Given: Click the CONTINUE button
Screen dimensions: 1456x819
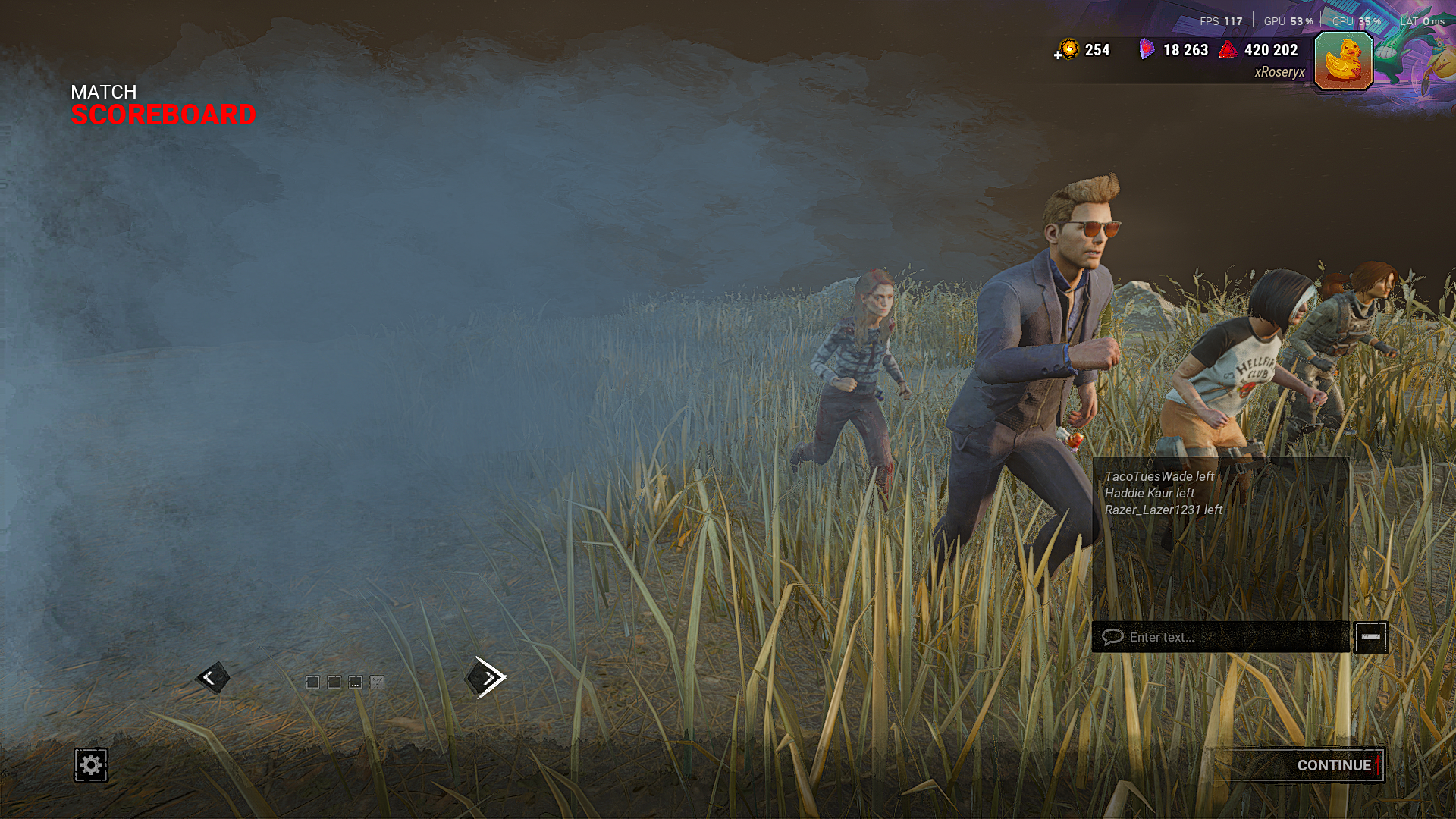Looking at the screenshot, I should (x=1333, y=765).
